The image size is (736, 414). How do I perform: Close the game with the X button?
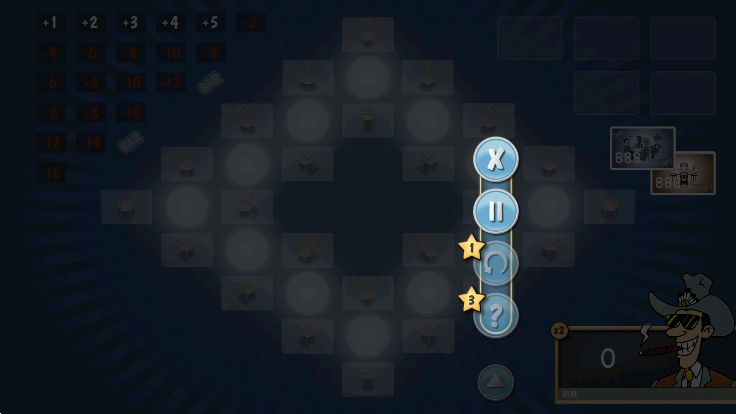[495, 159]
